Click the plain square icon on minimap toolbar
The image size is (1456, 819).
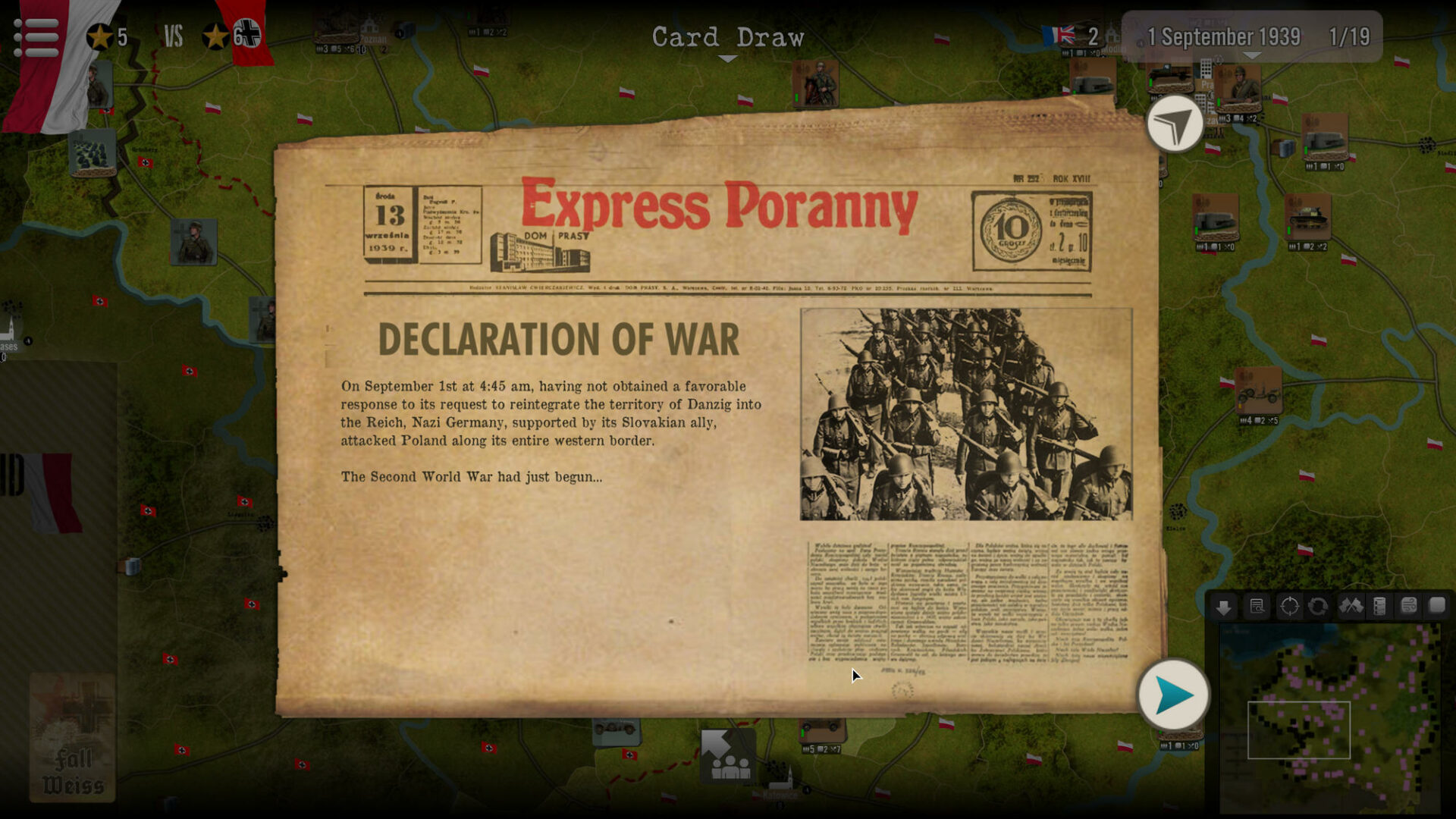1437,605
